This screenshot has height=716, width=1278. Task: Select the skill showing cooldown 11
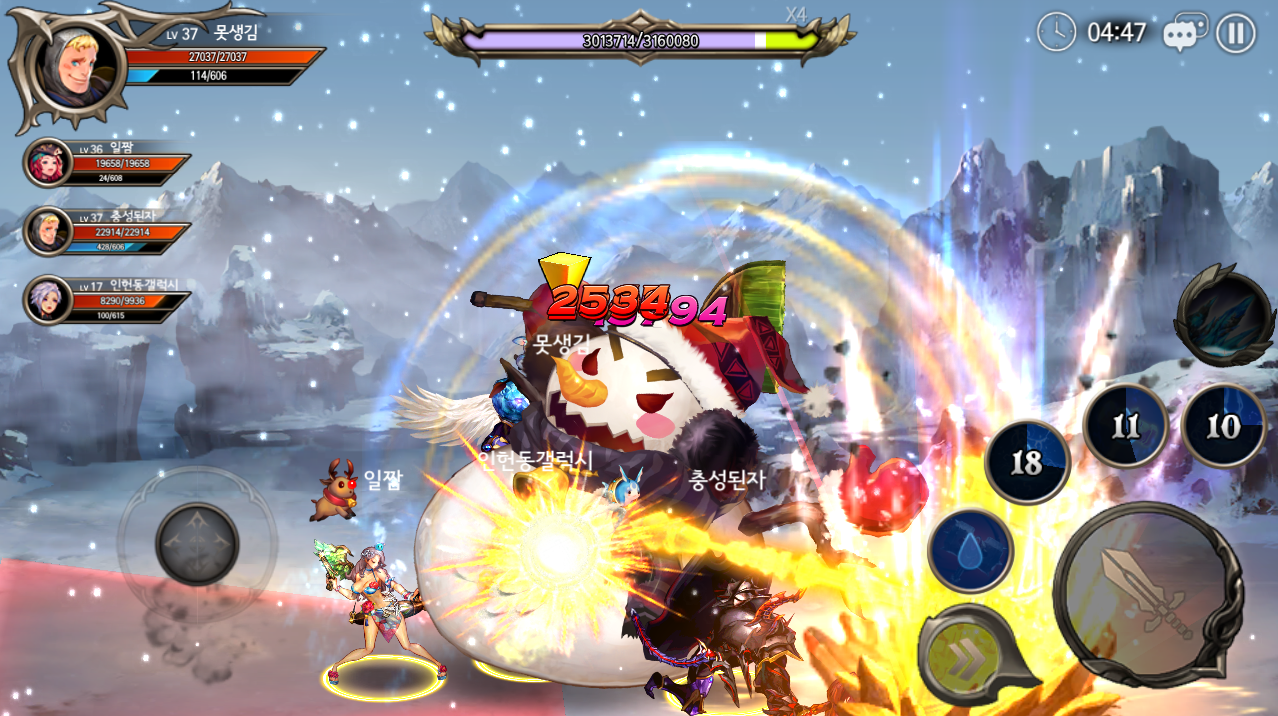coord(1125,426)
